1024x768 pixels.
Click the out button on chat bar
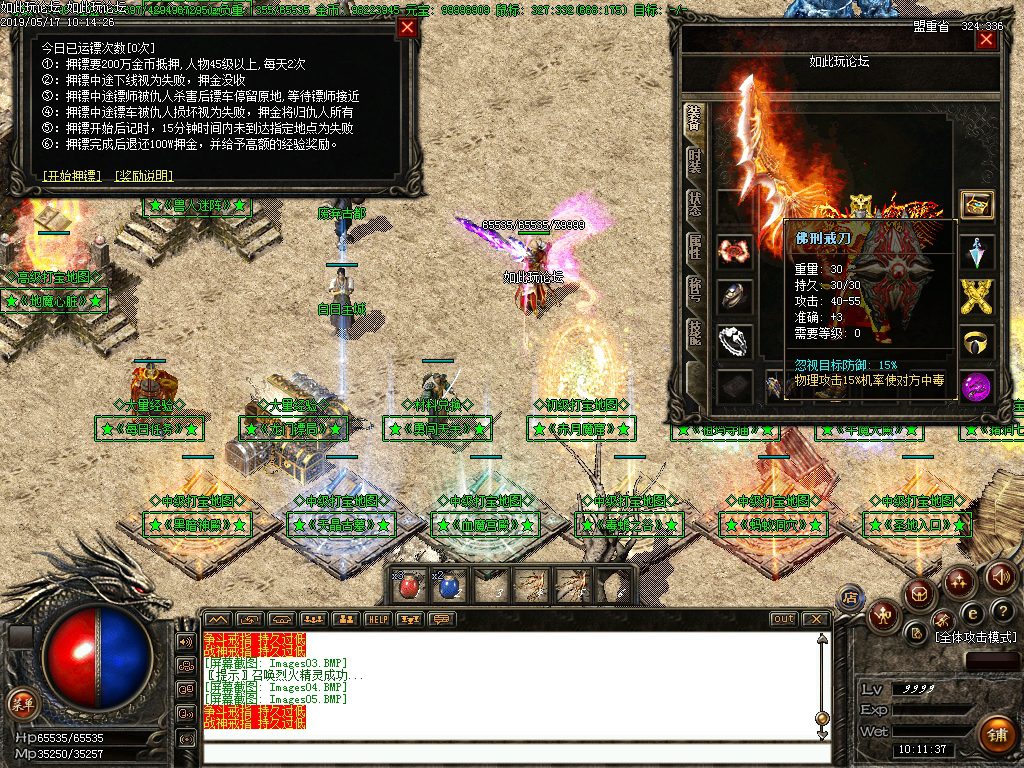tap(783, 619)
